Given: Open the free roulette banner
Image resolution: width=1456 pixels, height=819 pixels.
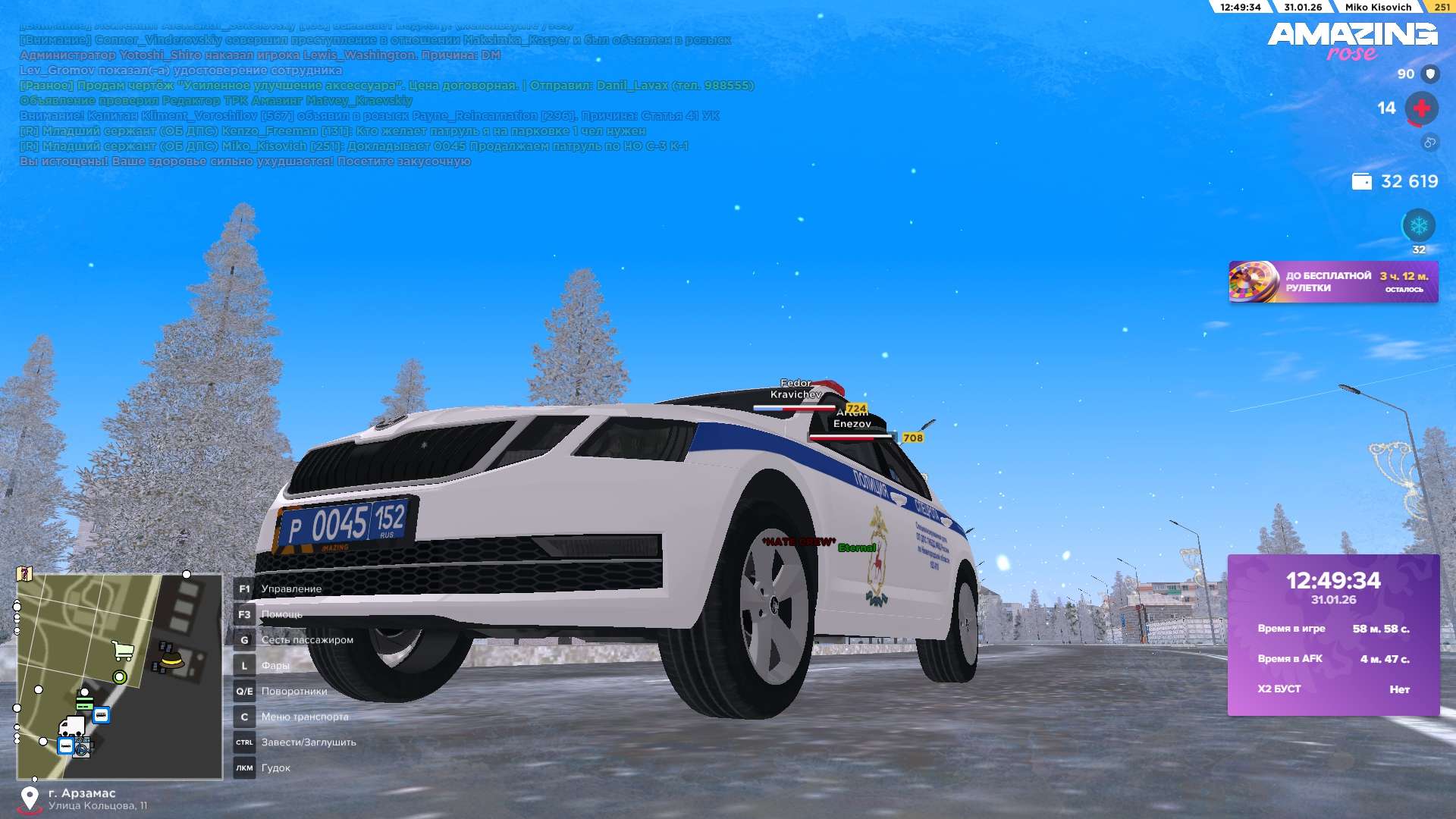Looking at the screenshot, I should [1332, 282].
